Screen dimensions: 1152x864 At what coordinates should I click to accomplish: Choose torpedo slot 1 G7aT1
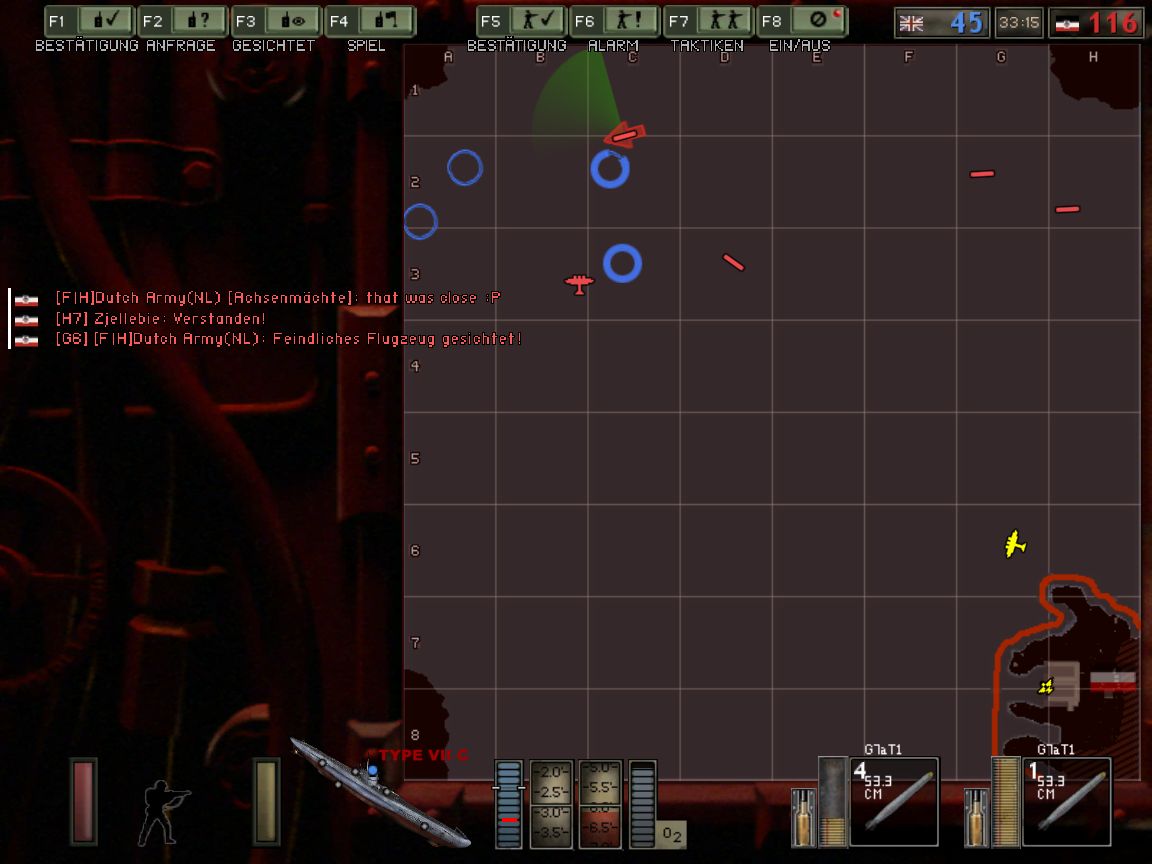(x=1066, y=801)
